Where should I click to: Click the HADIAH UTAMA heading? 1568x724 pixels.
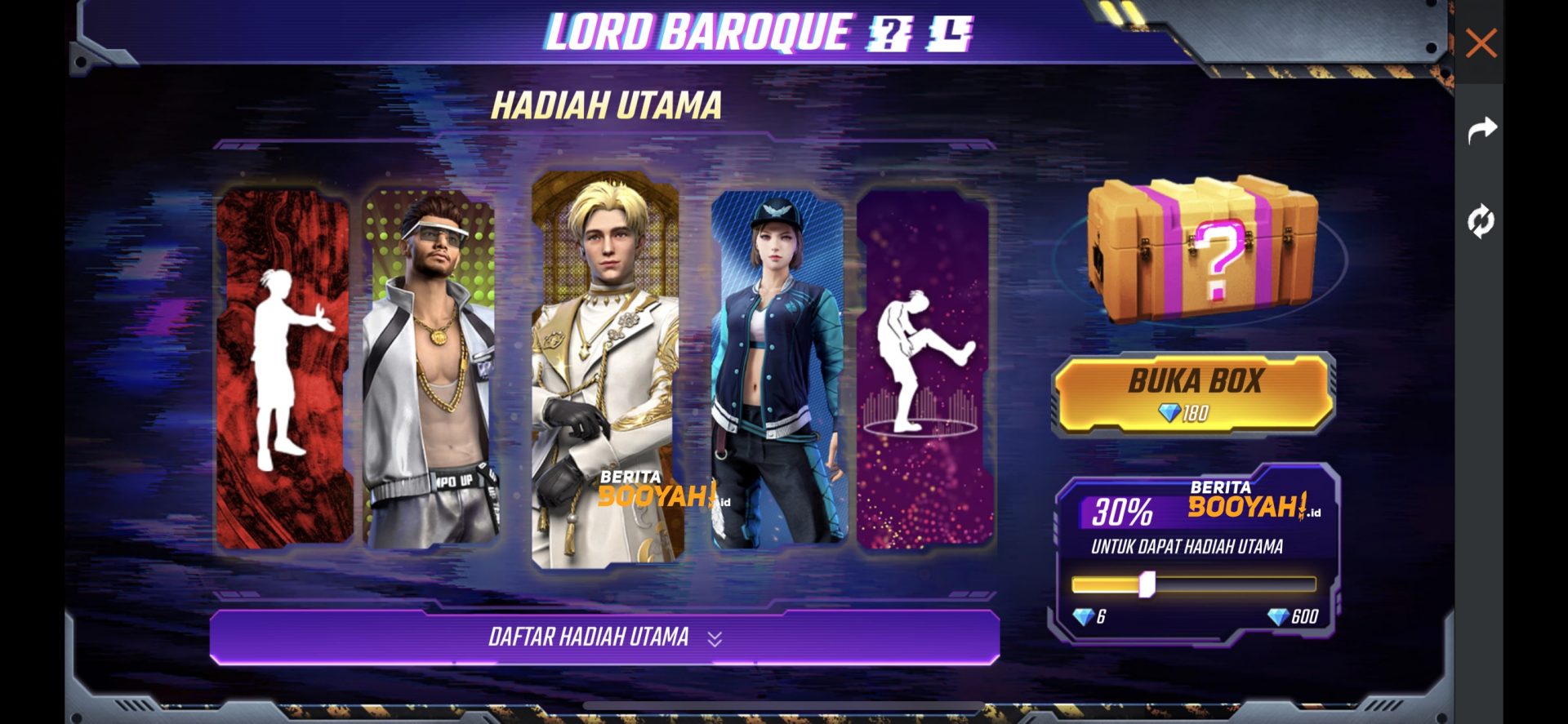(608, 103)
